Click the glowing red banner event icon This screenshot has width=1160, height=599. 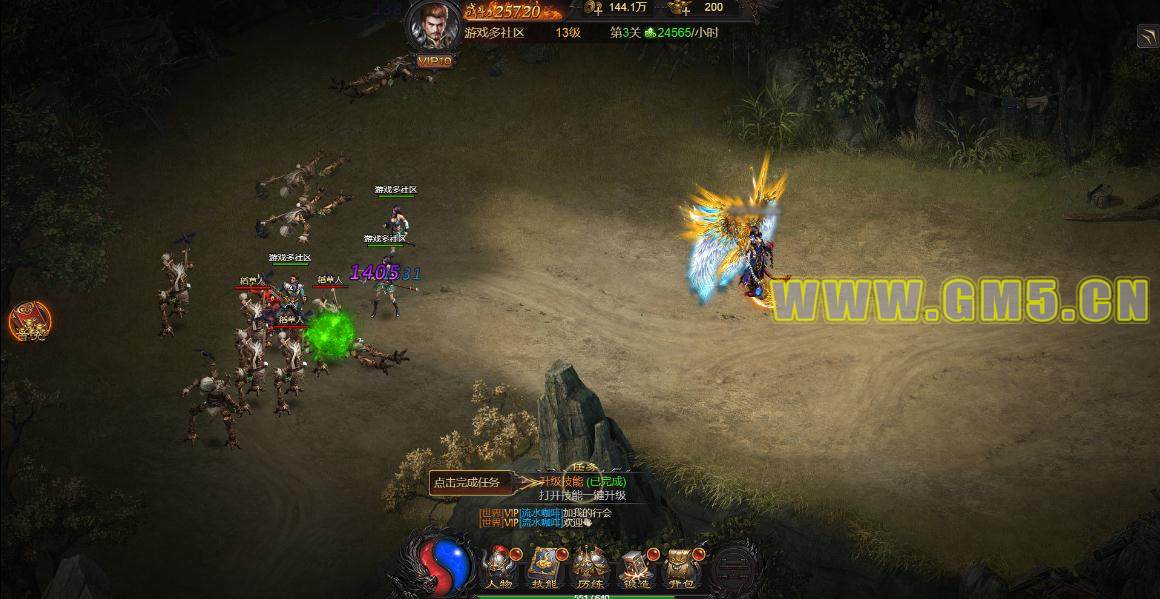(x=28, y=320)
